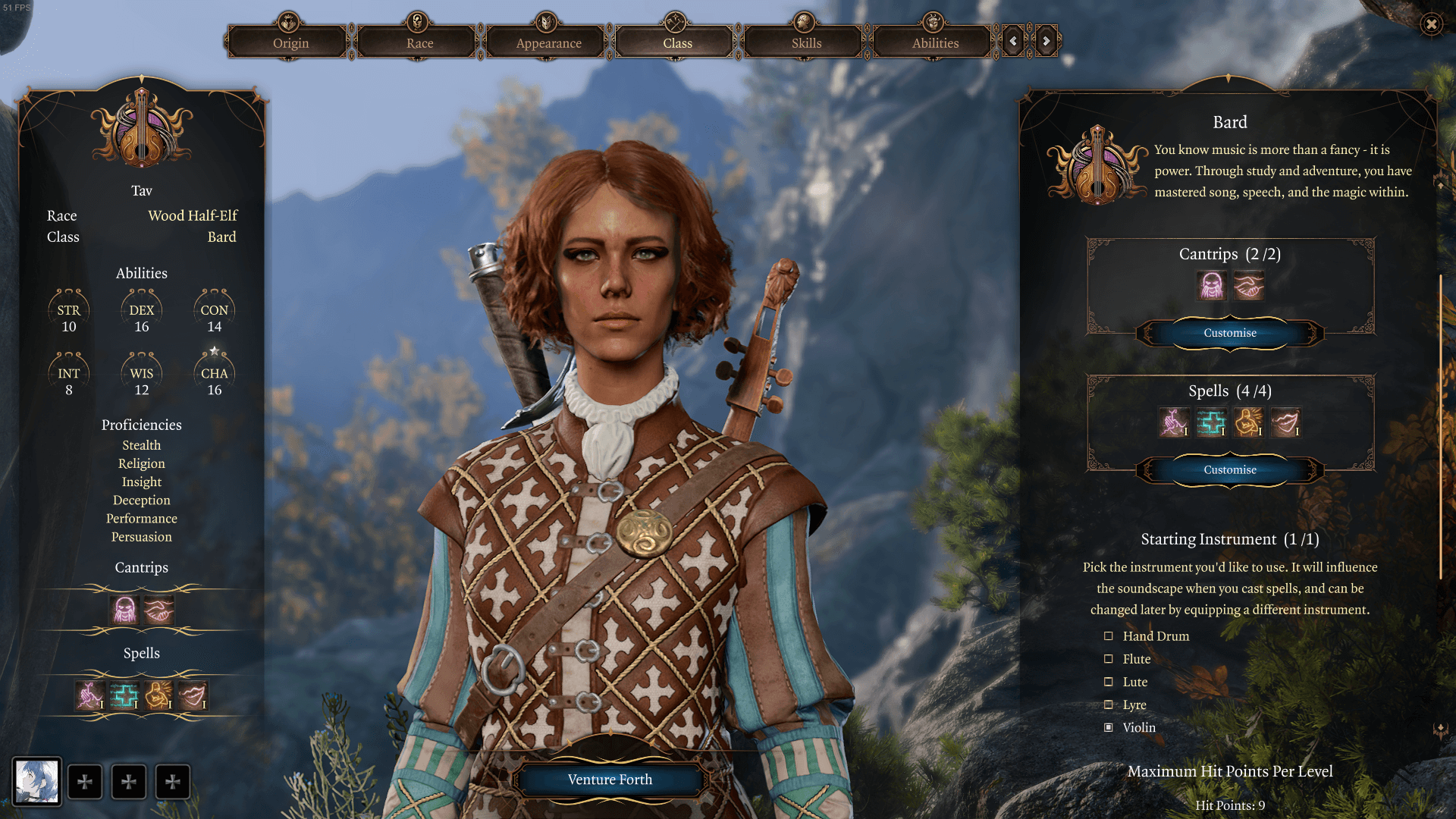Switch to the Race tab
Viewport: 1456px width, 819px height.
click(419, 43)
